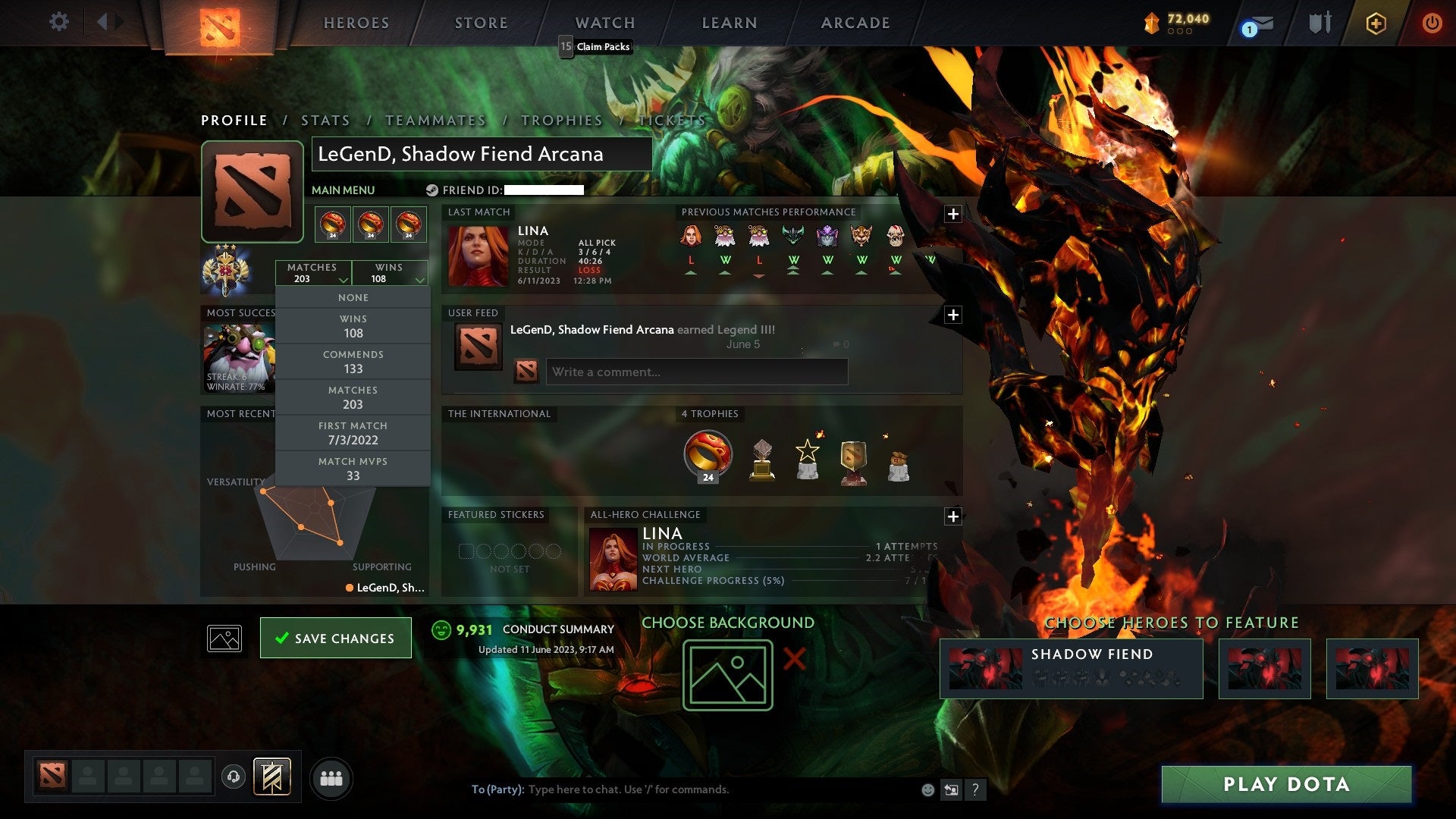This screenshot has width=1456, height=819.
Task: Open the MATCHES stat dropdown
Action: coord(313,273)
